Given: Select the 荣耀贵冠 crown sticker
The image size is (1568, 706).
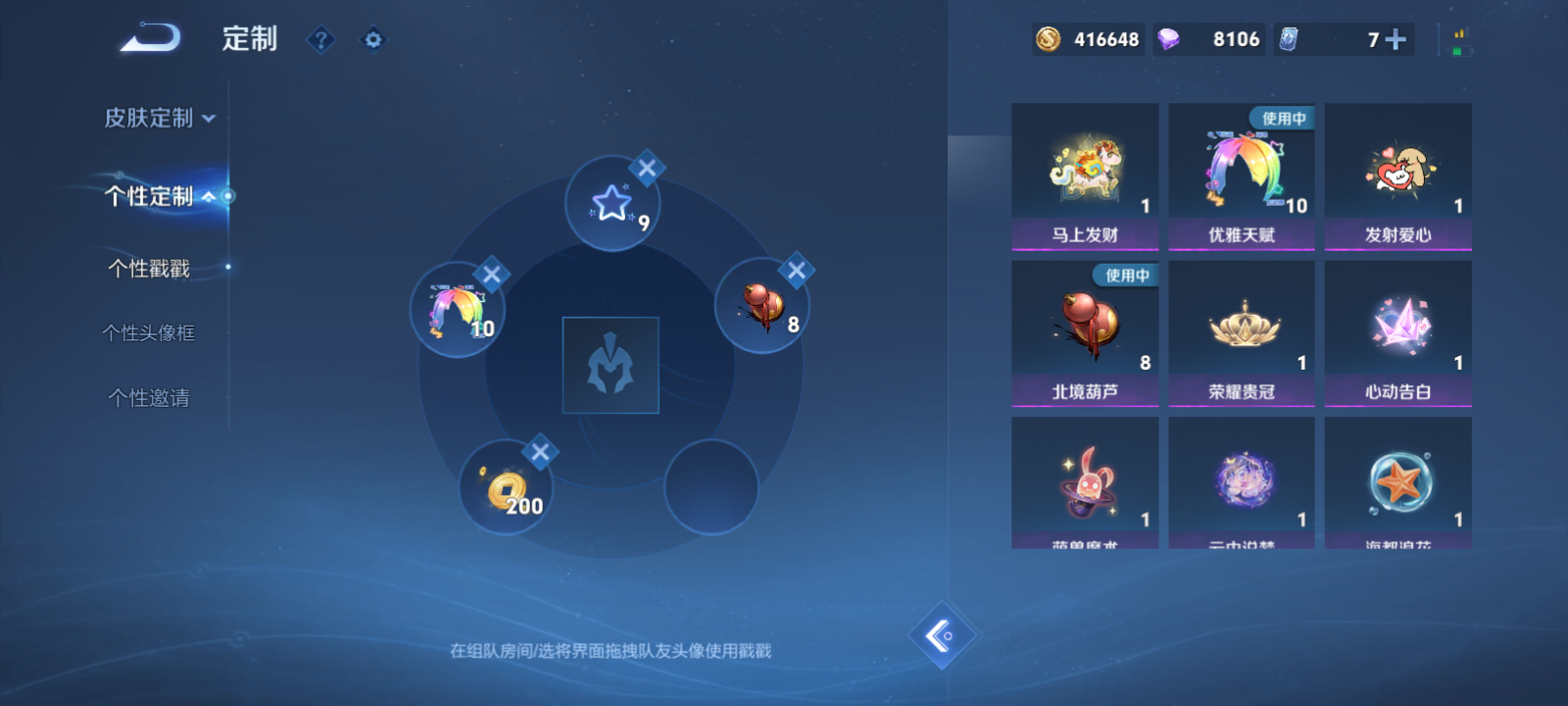Looking at the screenshot, I should pos(1241,331).
